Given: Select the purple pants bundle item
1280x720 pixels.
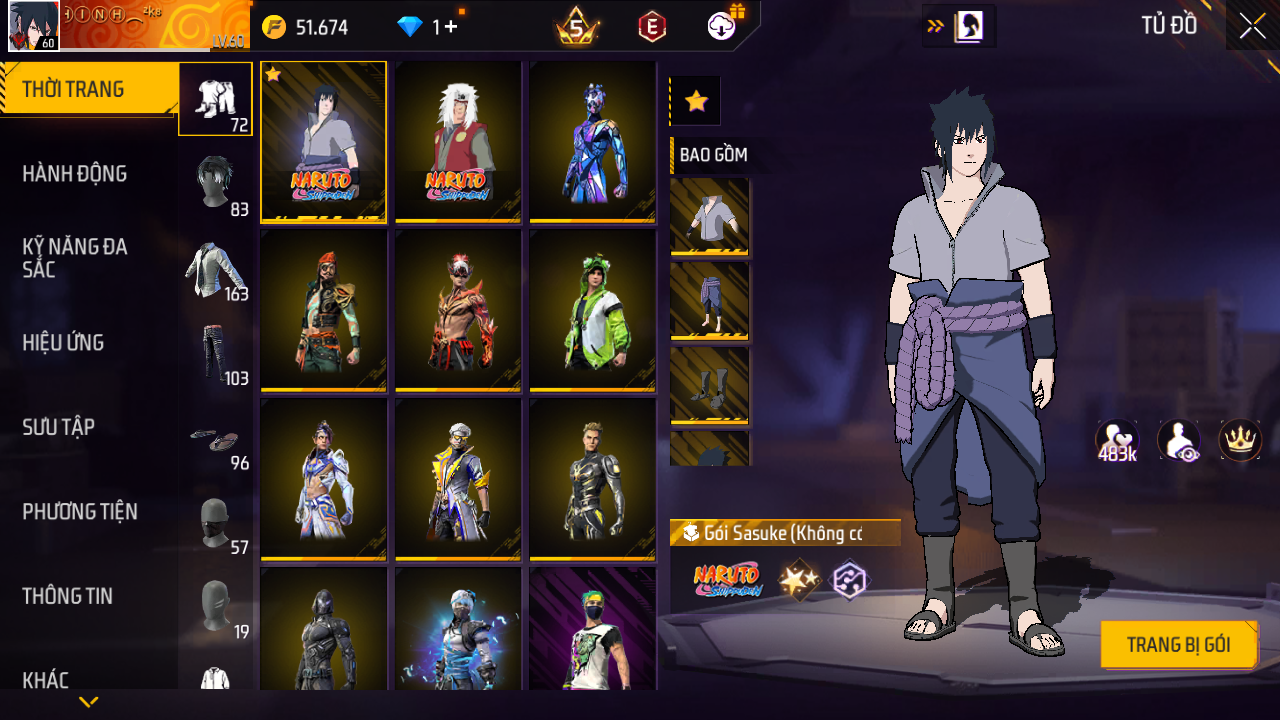Looking at the screenshot, I should point(710,301).
